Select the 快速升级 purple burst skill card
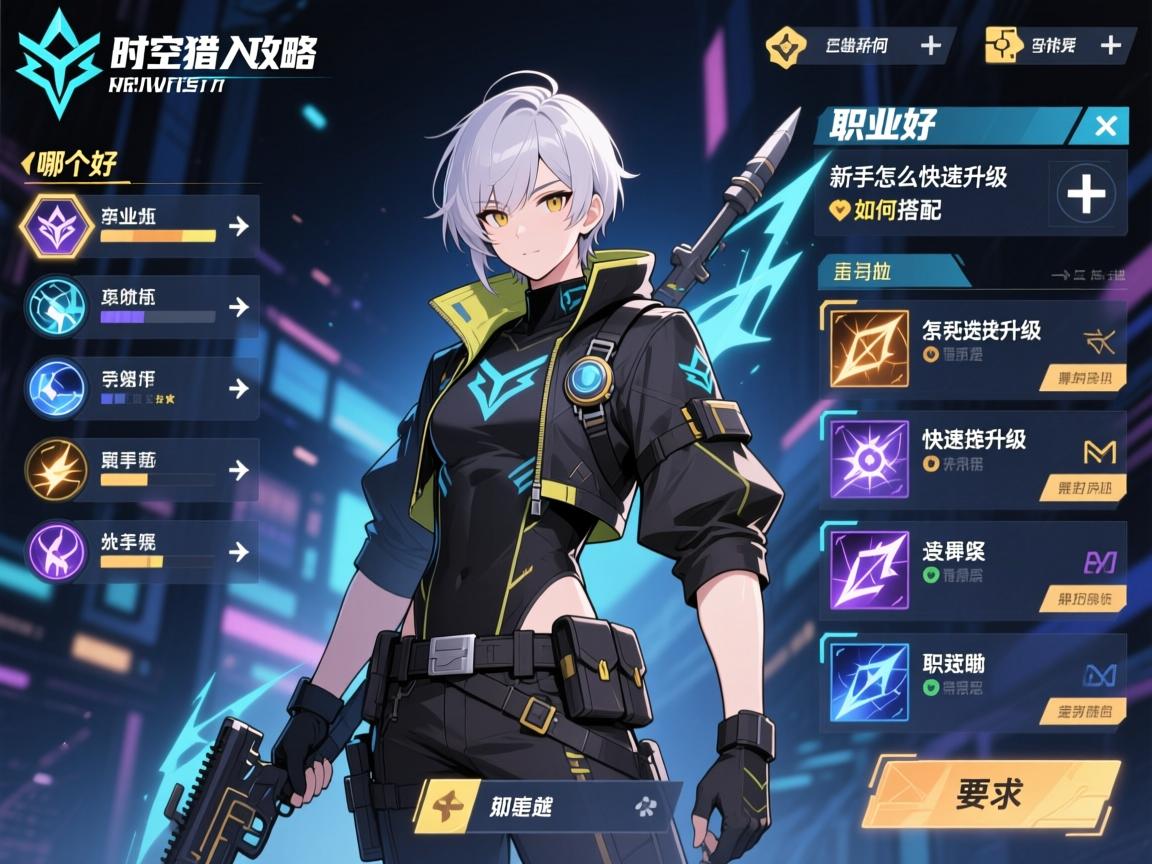This screenshot has height=864, width=1152. click(x=972, y=458)
